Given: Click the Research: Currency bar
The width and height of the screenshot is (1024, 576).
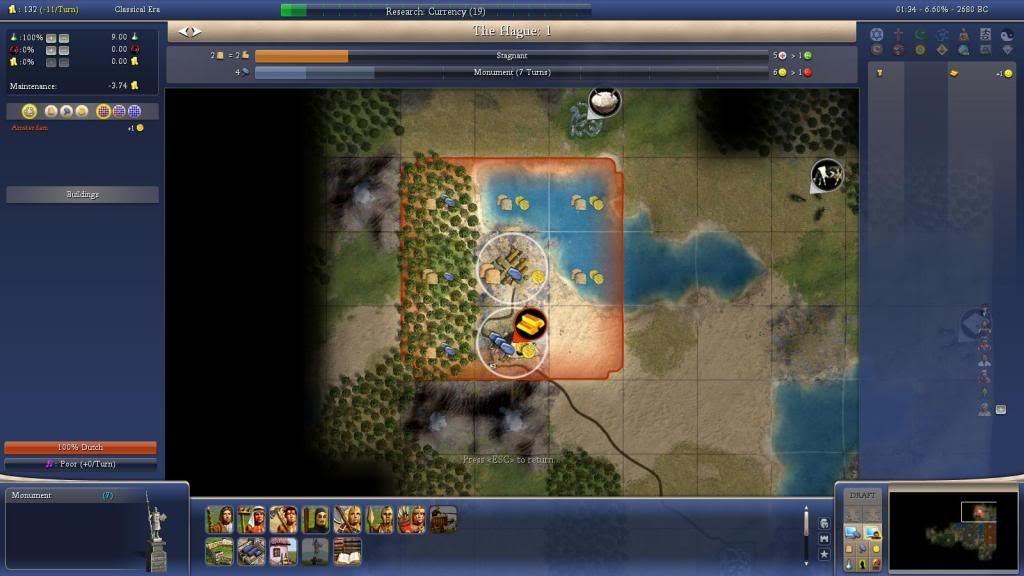Looking at the screenshot, I should [x=435, y=11].
